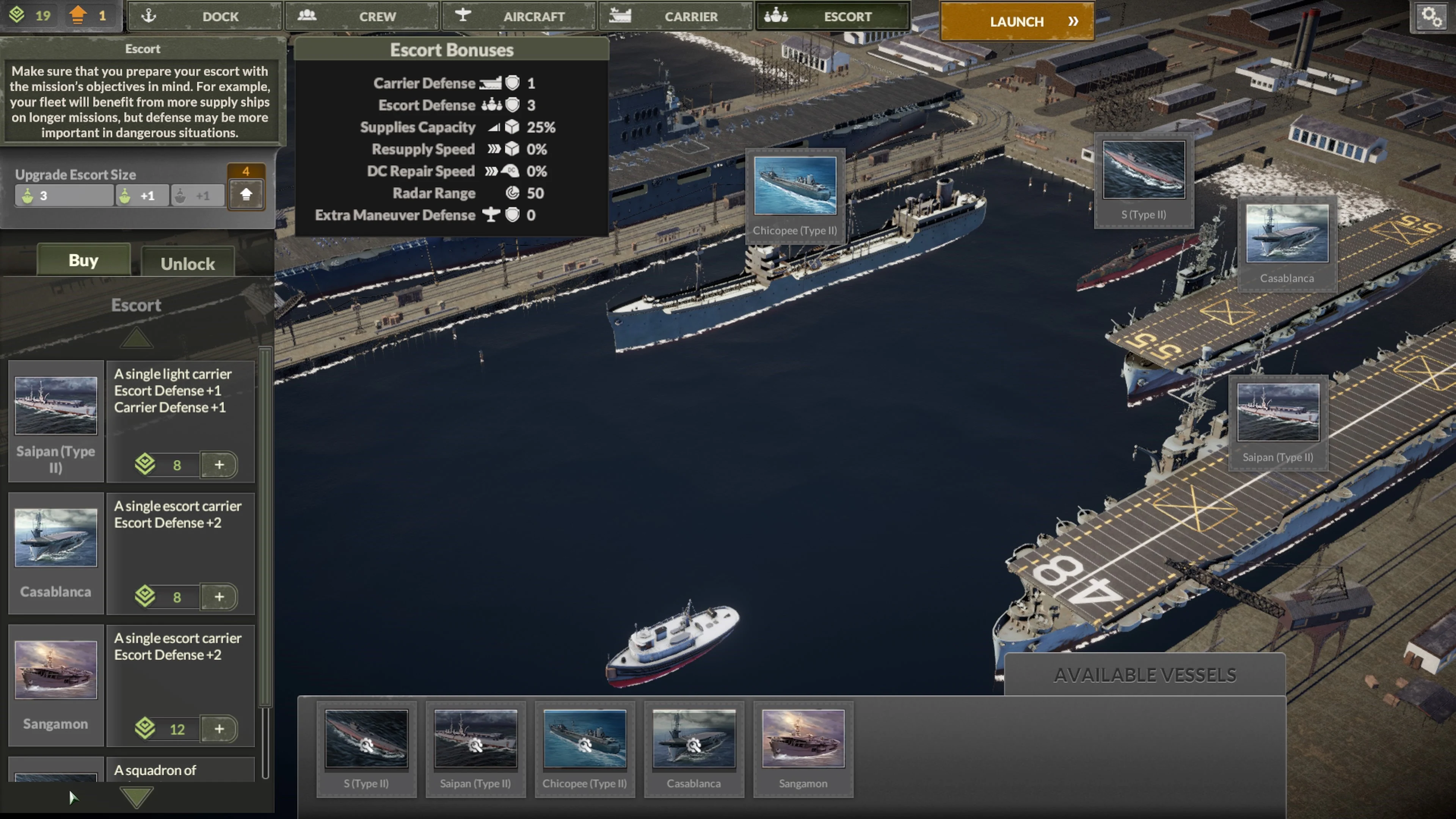Click the plus button next to Saipan's cost of 8

[220, 464]
